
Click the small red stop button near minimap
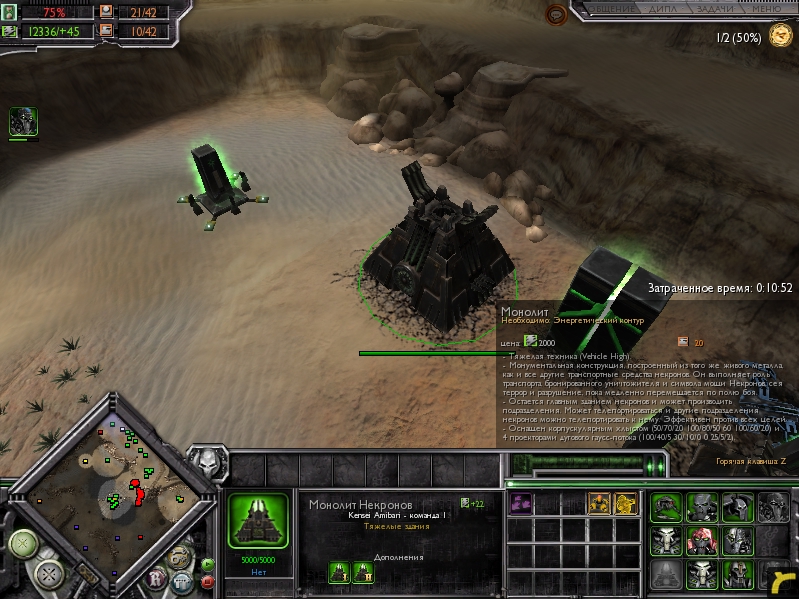pos(206,582)
